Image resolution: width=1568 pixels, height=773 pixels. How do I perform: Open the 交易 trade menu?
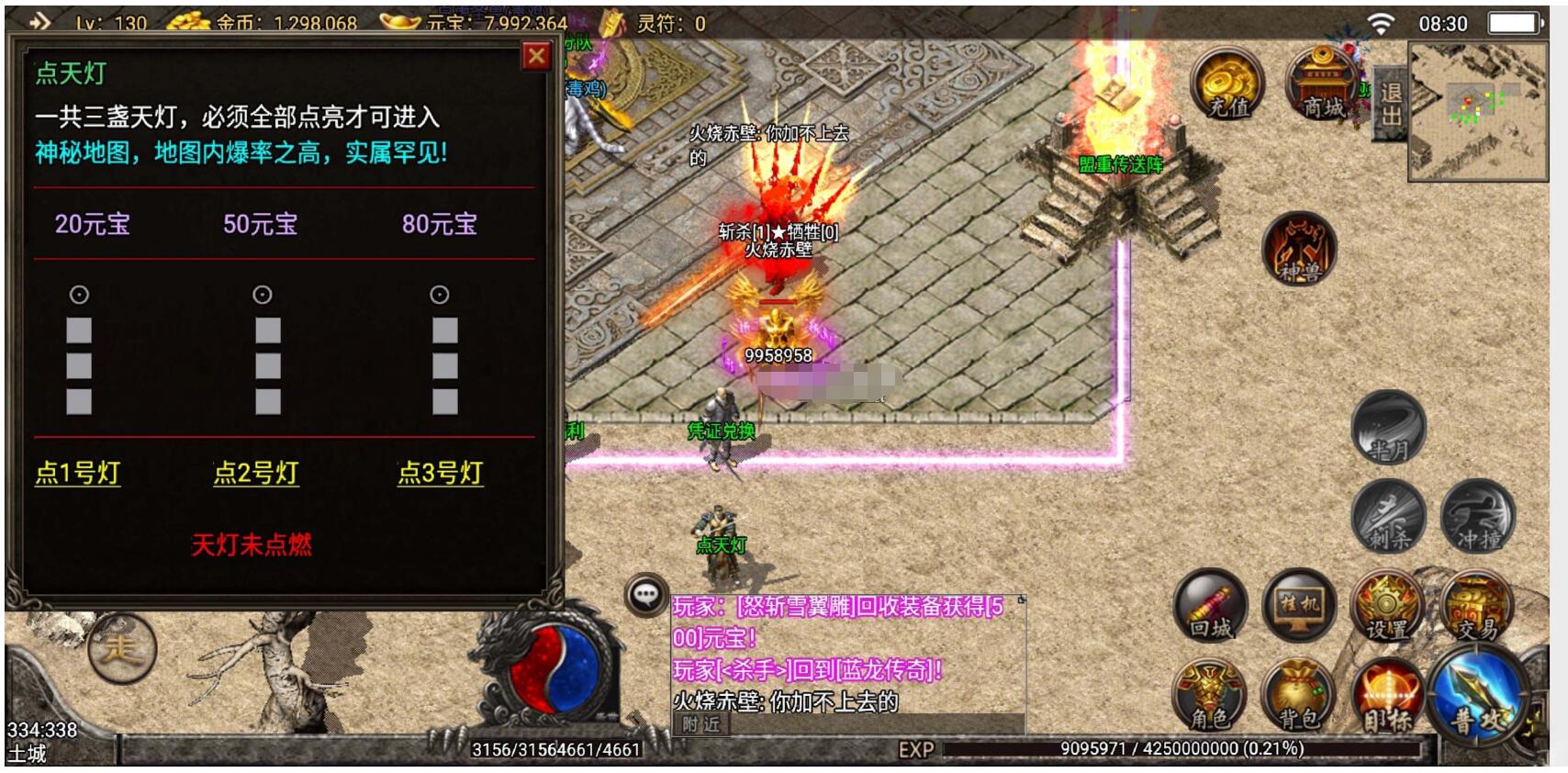click(x=1477, y=605)
